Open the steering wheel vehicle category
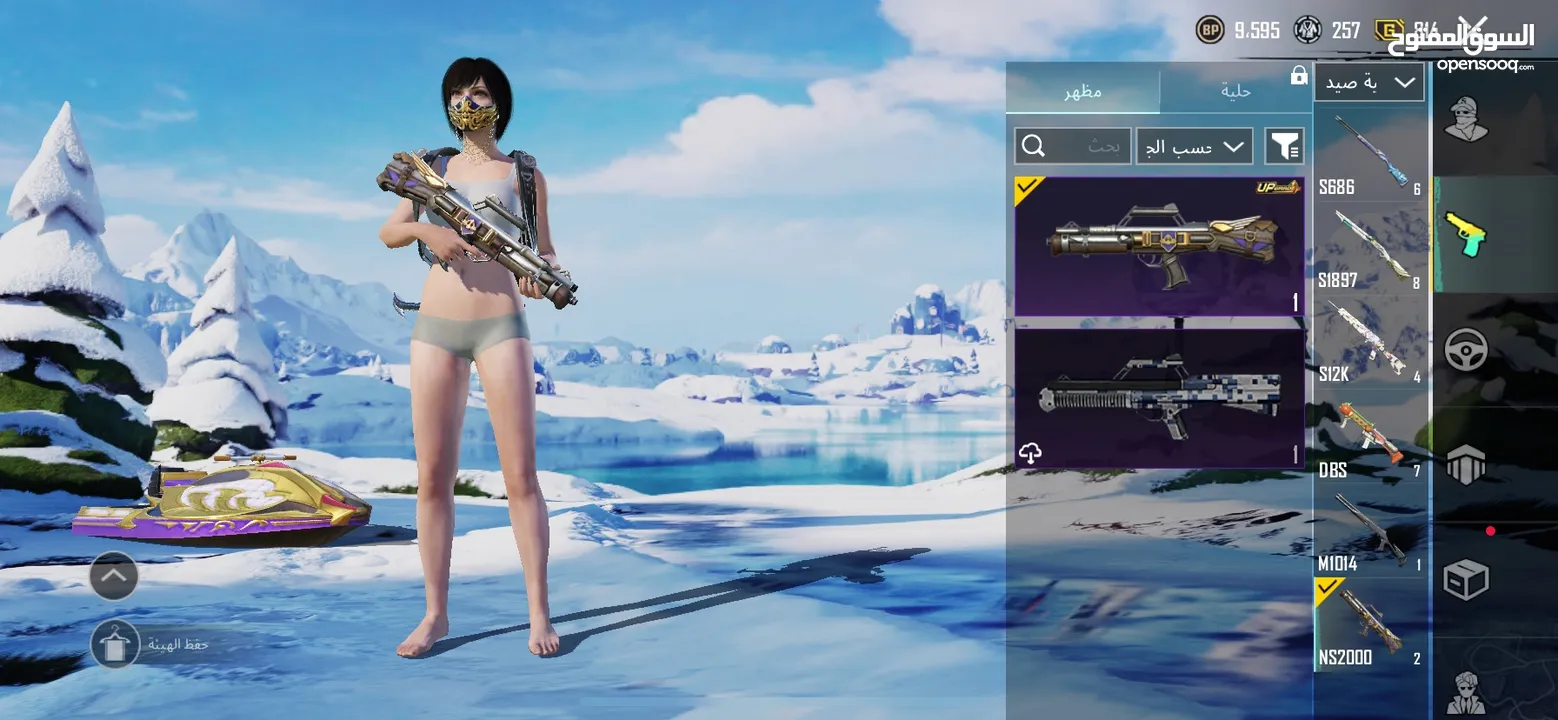The width and height of the screenshot is (1558, 720). (1466, 350)
